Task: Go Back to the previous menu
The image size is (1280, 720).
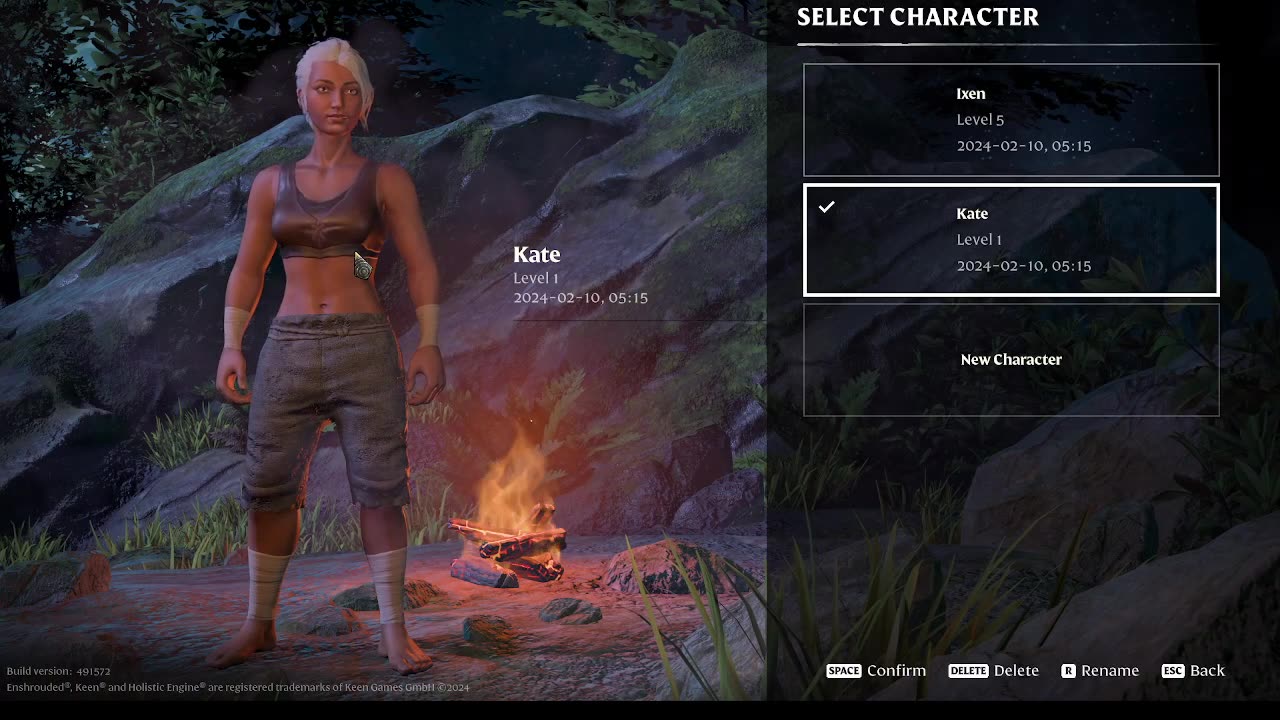Action: [x=1194, y=671]
